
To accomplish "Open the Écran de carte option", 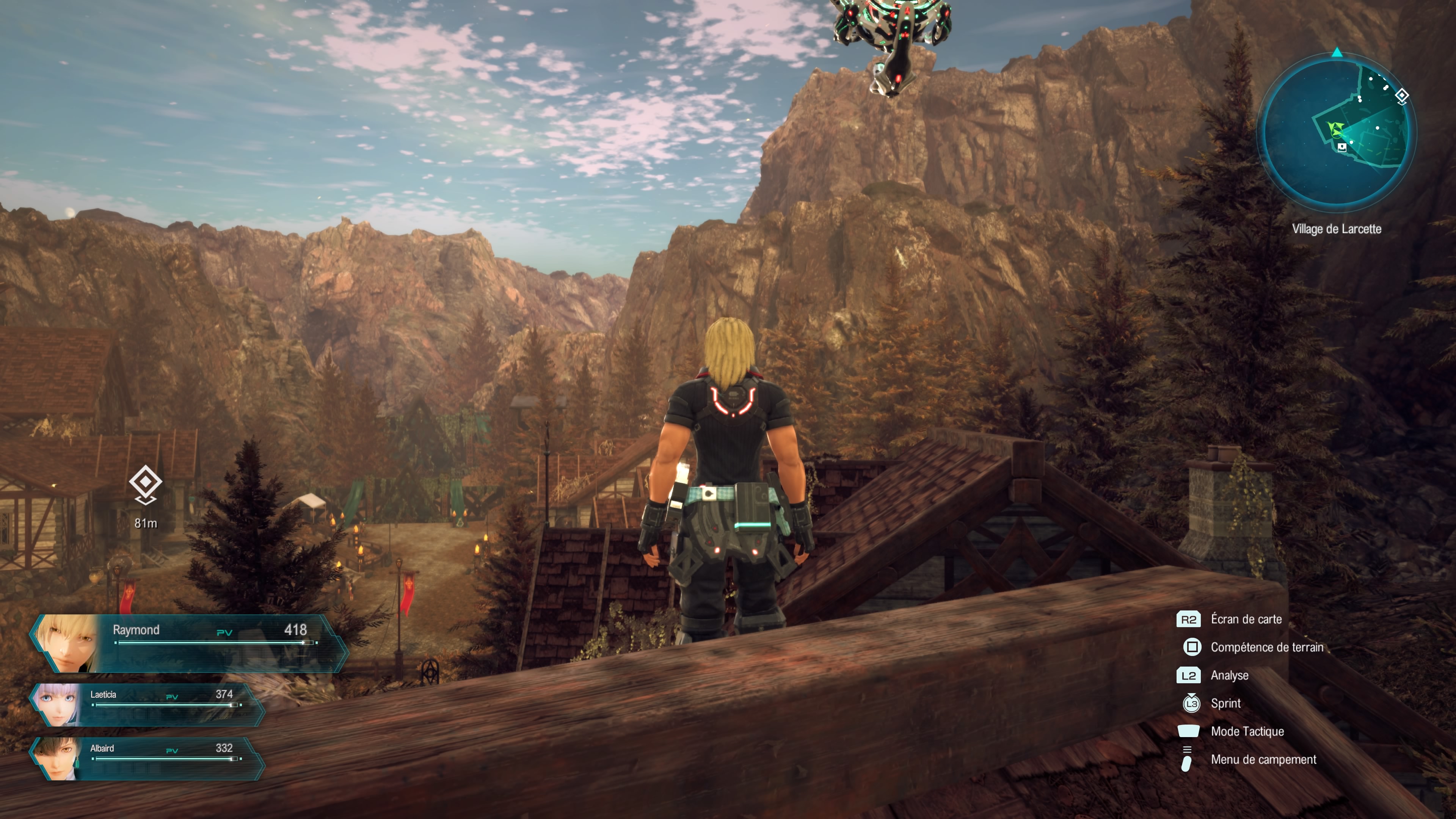I will point(1246,620).
